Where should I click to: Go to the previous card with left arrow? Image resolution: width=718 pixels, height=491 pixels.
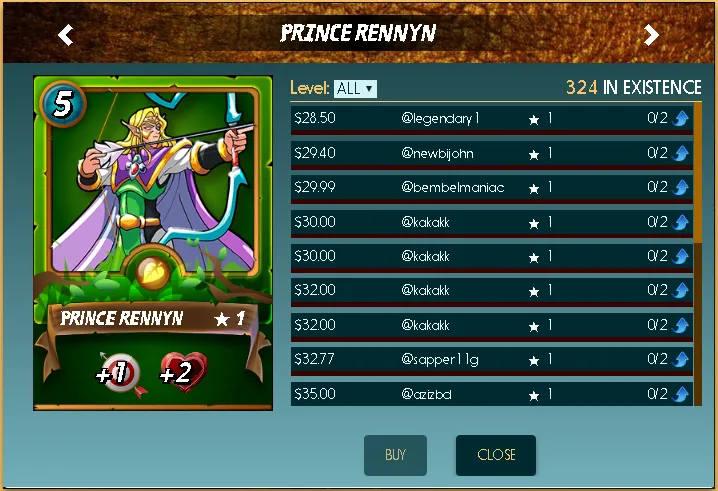tap(66, 36)
